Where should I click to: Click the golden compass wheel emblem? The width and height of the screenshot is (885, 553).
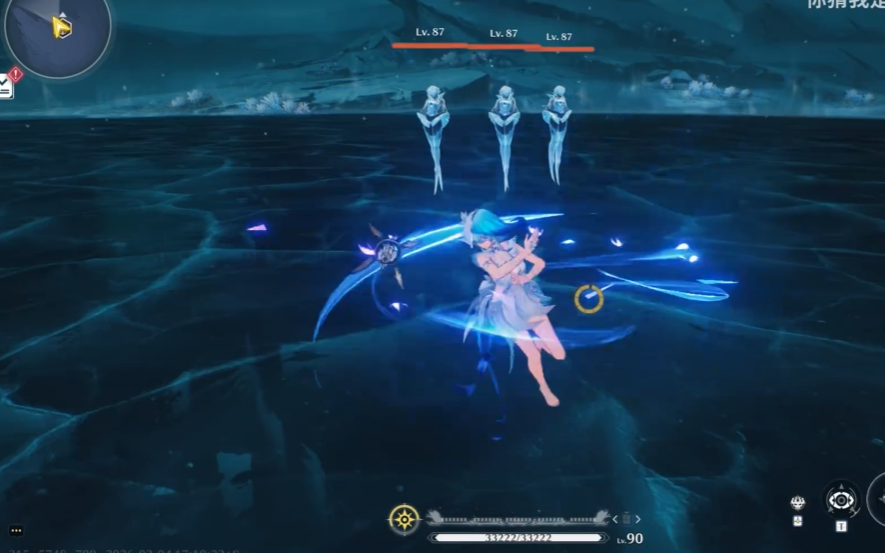pos(403,518)
